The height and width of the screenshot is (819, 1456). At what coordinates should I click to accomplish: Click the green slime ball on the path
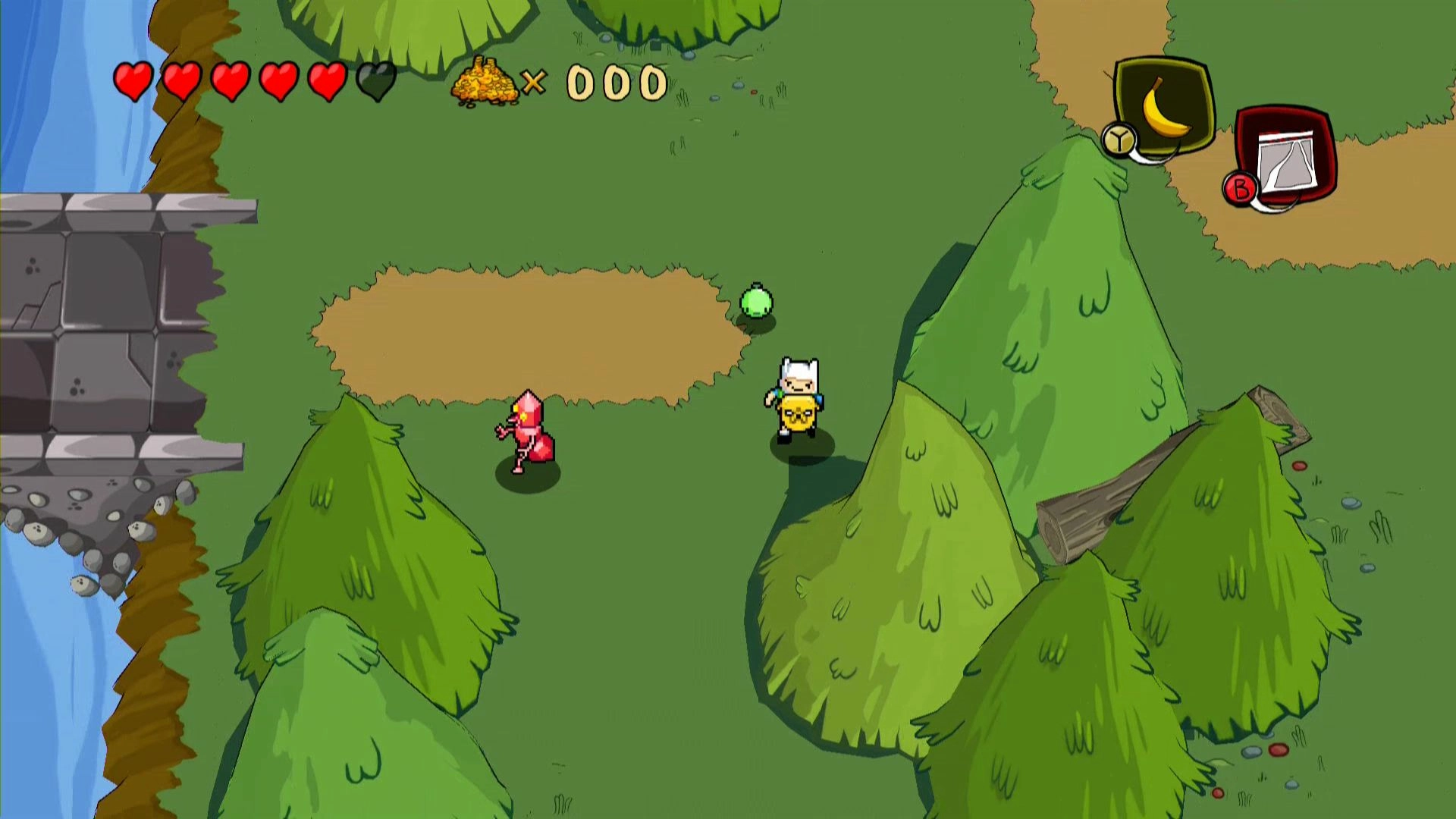coord(758,302)
